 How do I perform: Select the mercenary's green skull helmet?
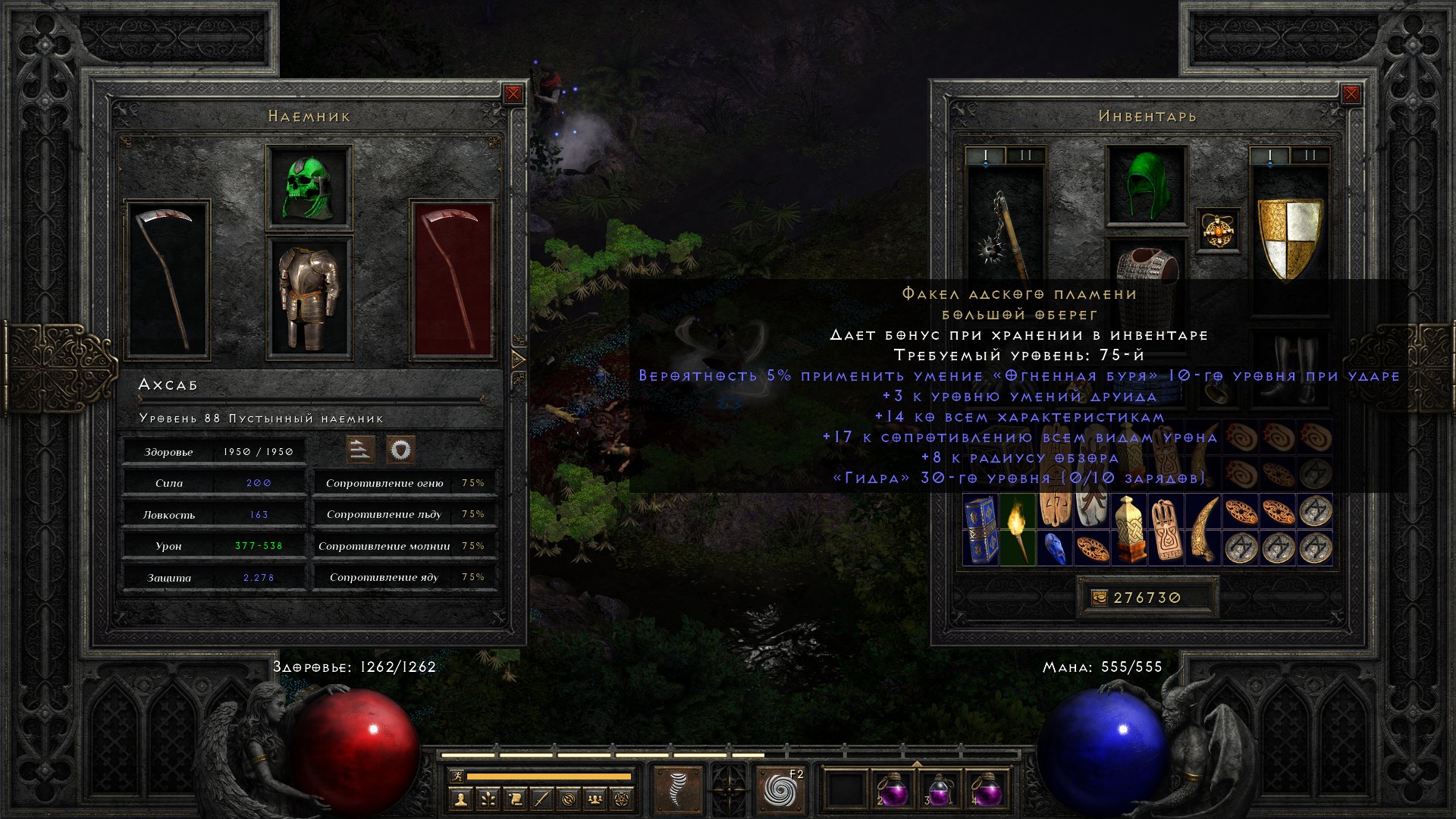tap(309, 187)
